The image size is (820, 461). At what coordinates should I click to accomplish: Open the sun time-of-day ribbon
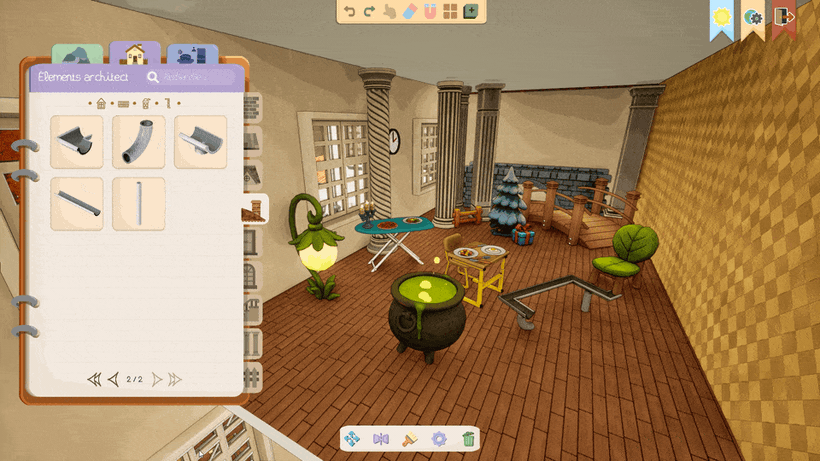(x=722, y=18)
